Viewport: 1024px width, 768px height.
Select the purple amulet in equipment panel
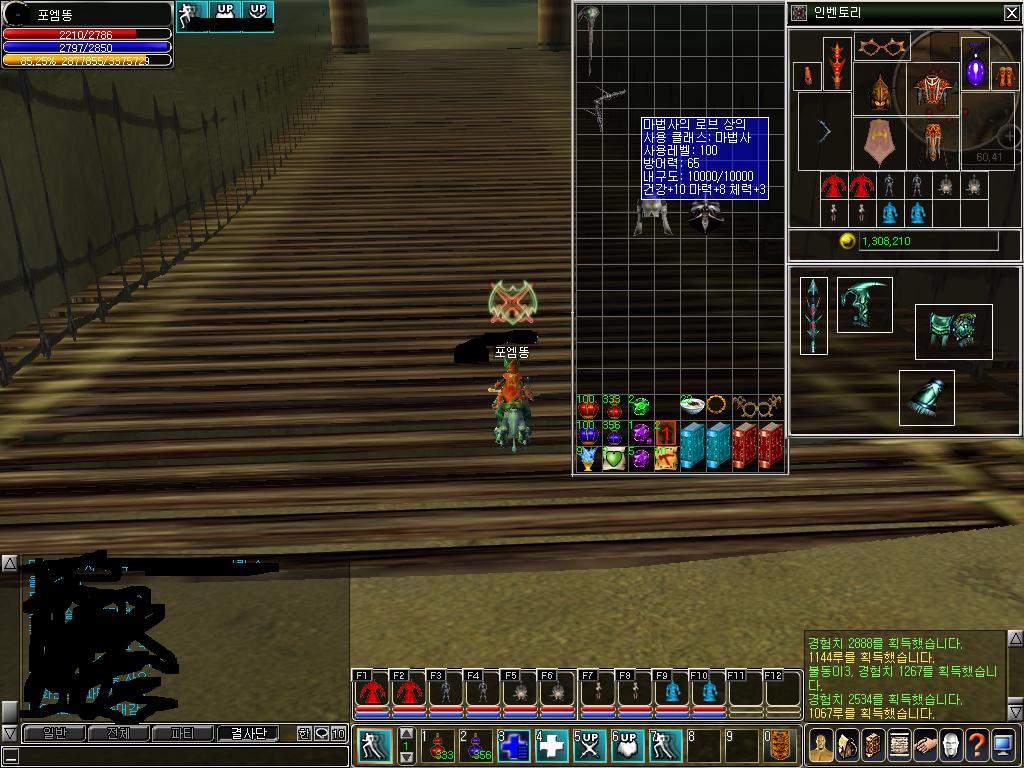pyautogui.click(x=975, y=72)
